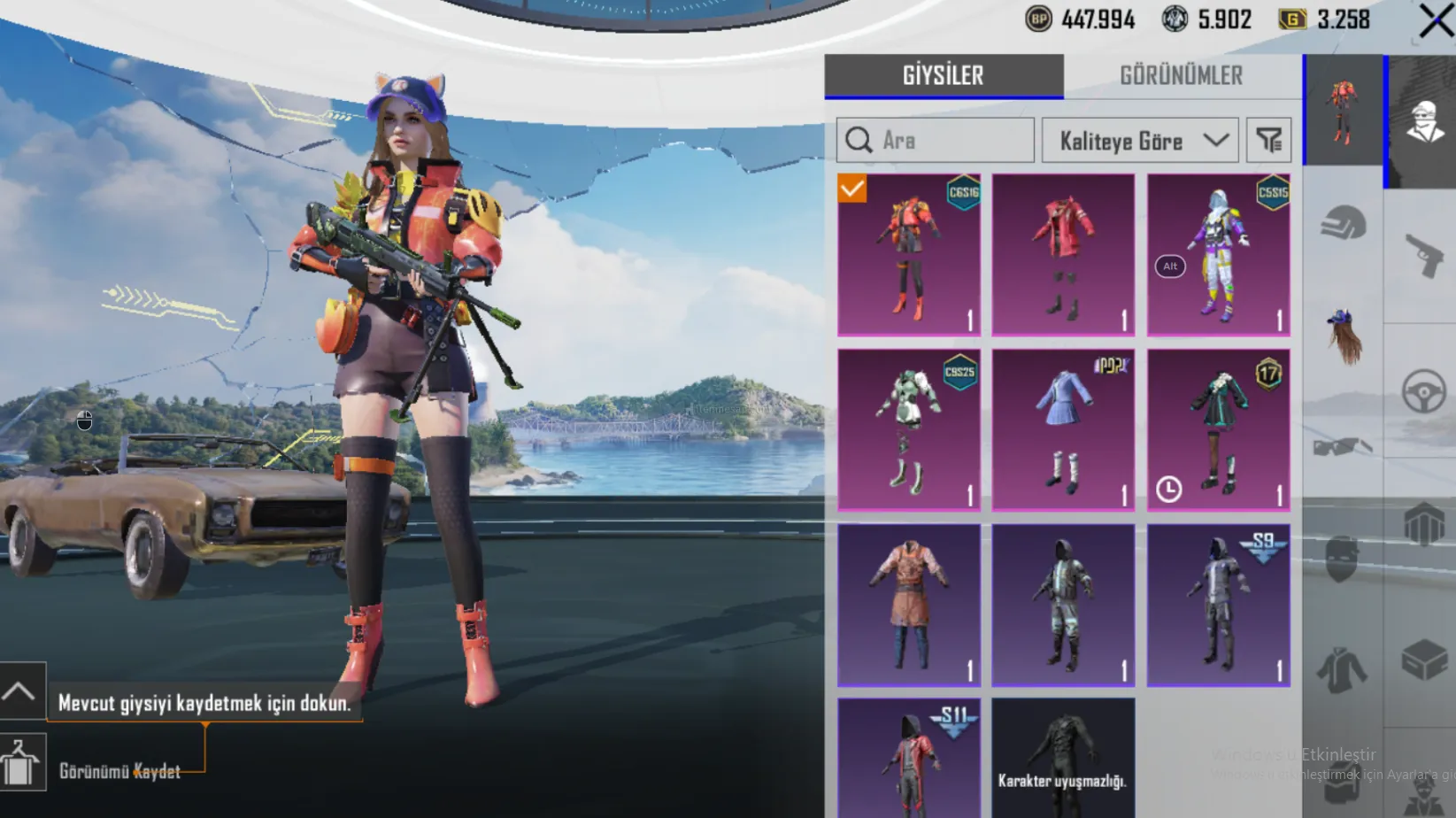Image resolution: width=1456 pixels, height=818 pixels.
Task: Select the C5S15 purple hooded outfit
Action: (x=1218, y=254)
